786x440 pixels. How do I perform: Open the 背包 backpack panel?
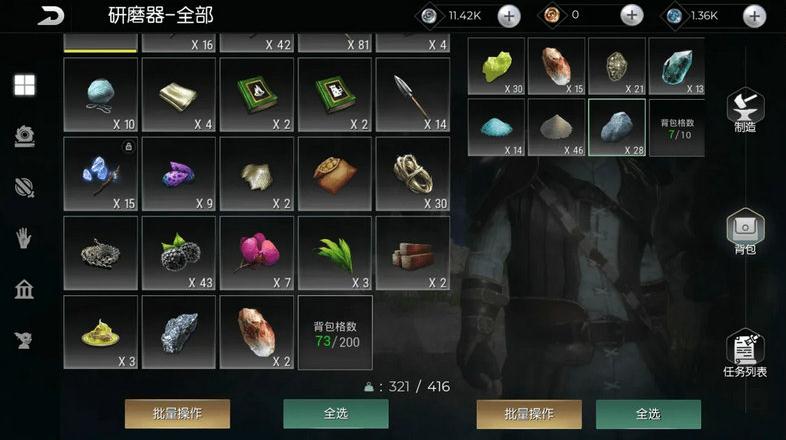pos(745,231)
